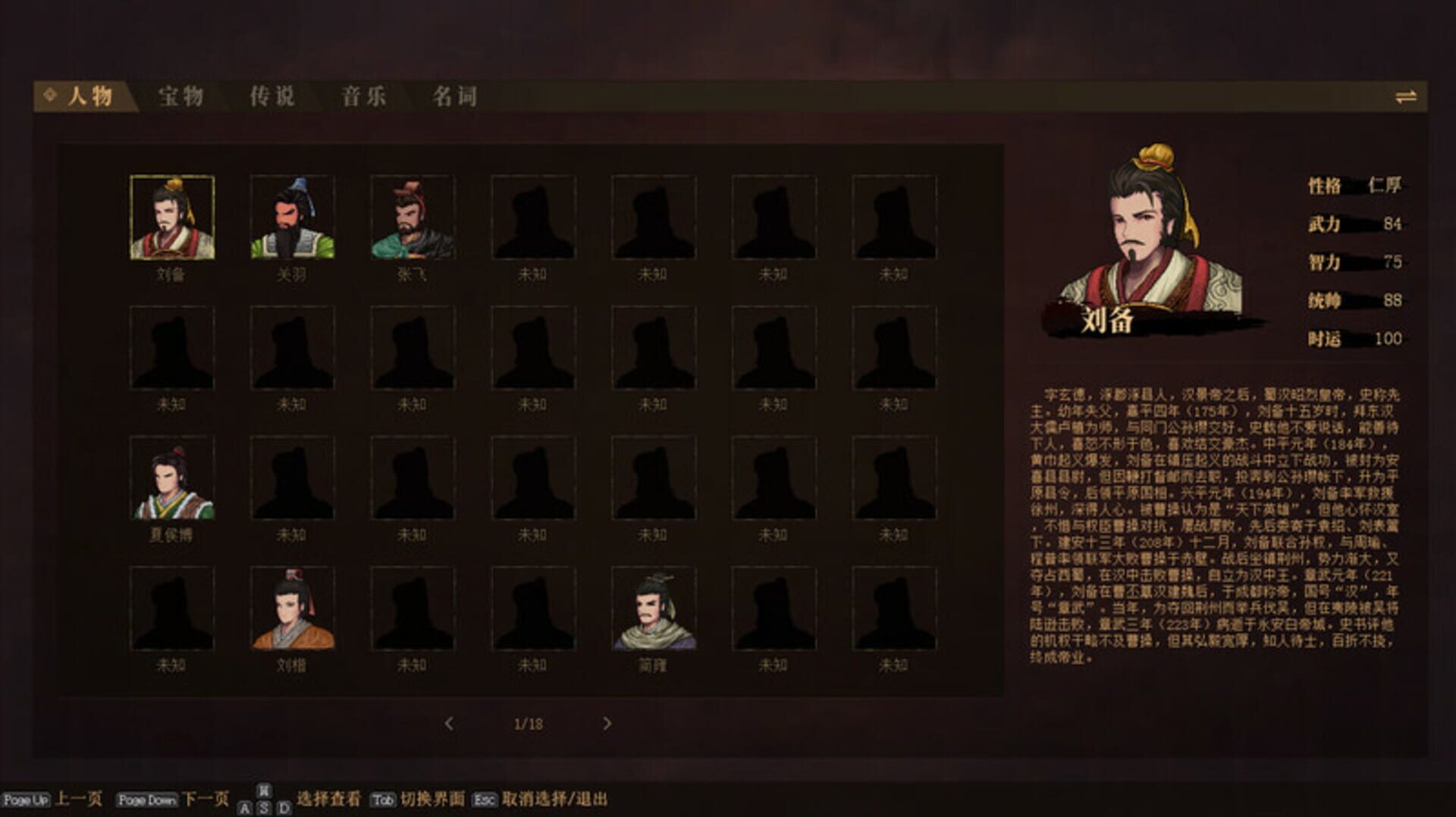Go to the next page with the right arrow
This screenshot has height=817, width=1456.
(607, 724)
